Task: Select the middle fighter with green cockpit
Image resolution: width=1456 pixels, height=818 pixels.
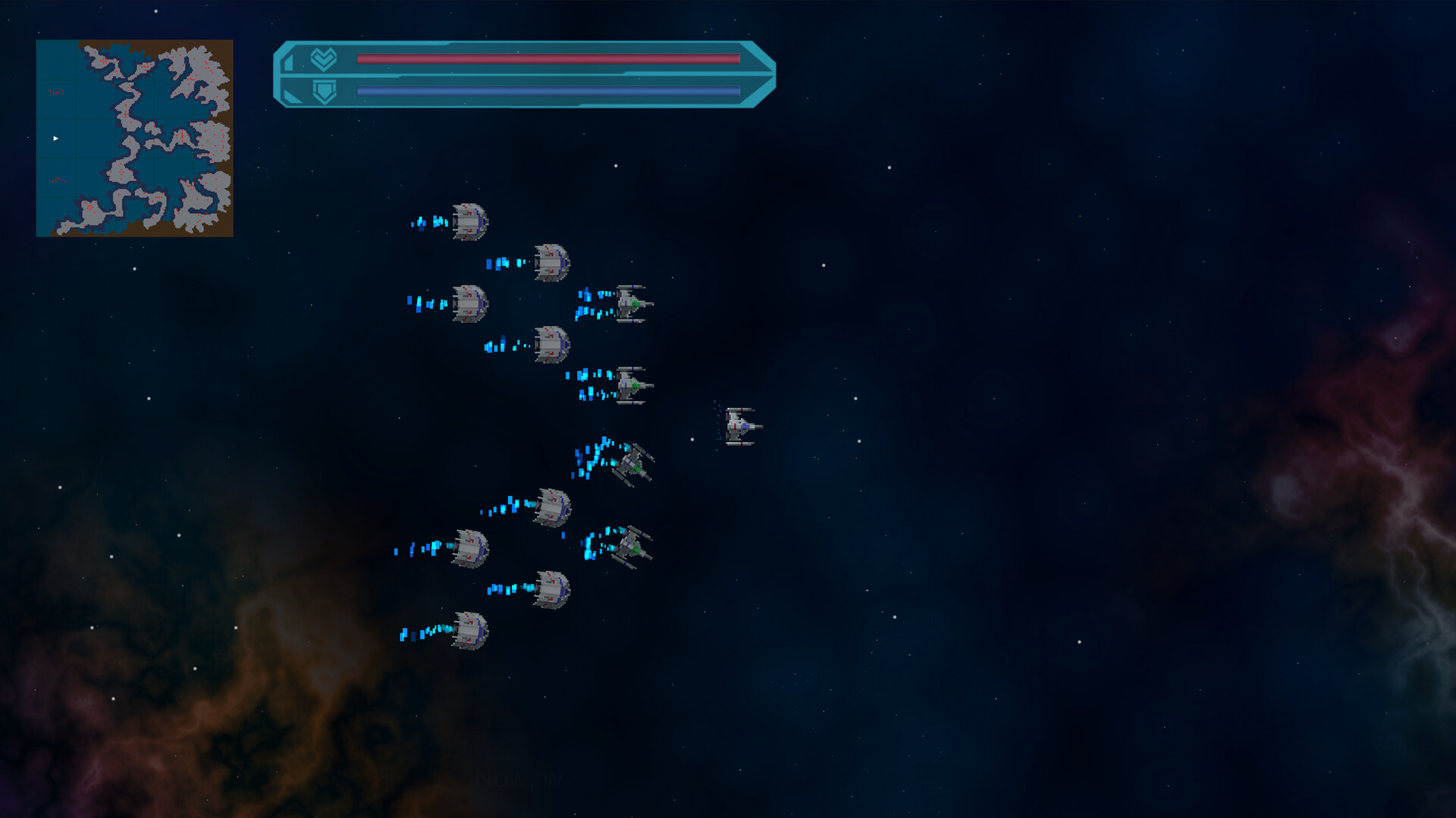Action: [x=634, y=385]
